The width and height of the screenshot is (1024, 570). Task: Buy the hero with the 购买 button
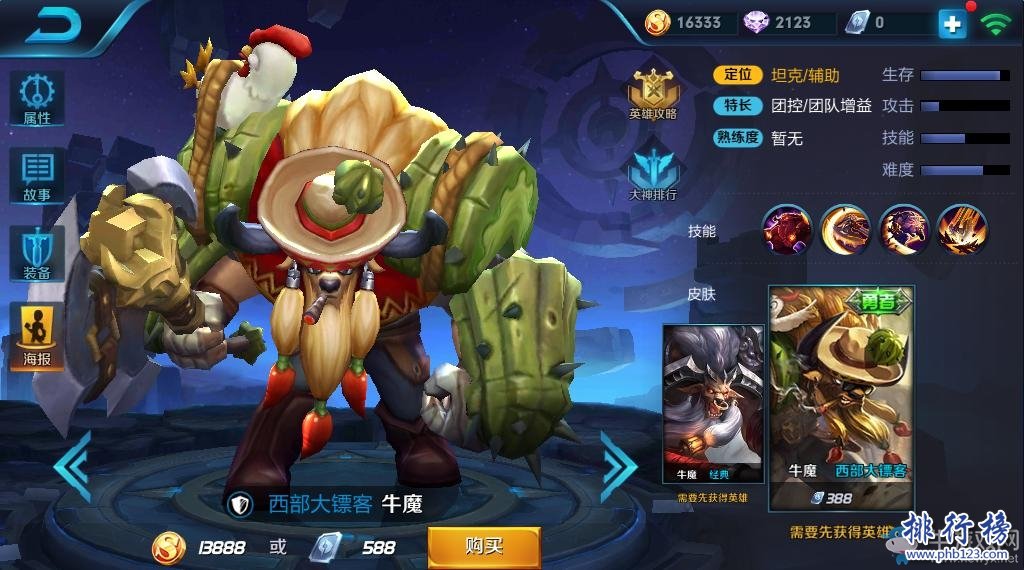coord(484,547)
